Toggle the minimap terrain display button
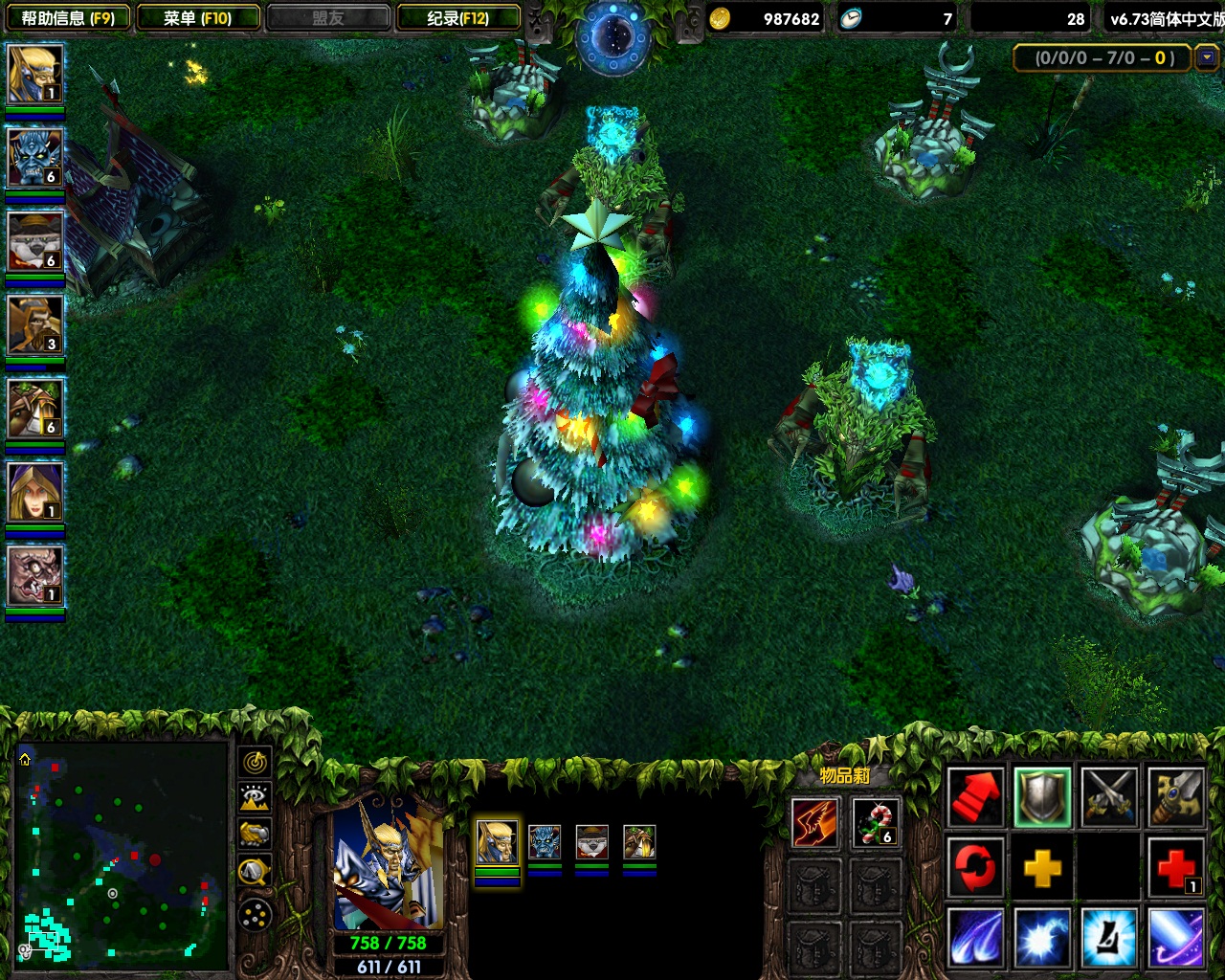This screenshot has height=980, width=1225. click(255, 798)
